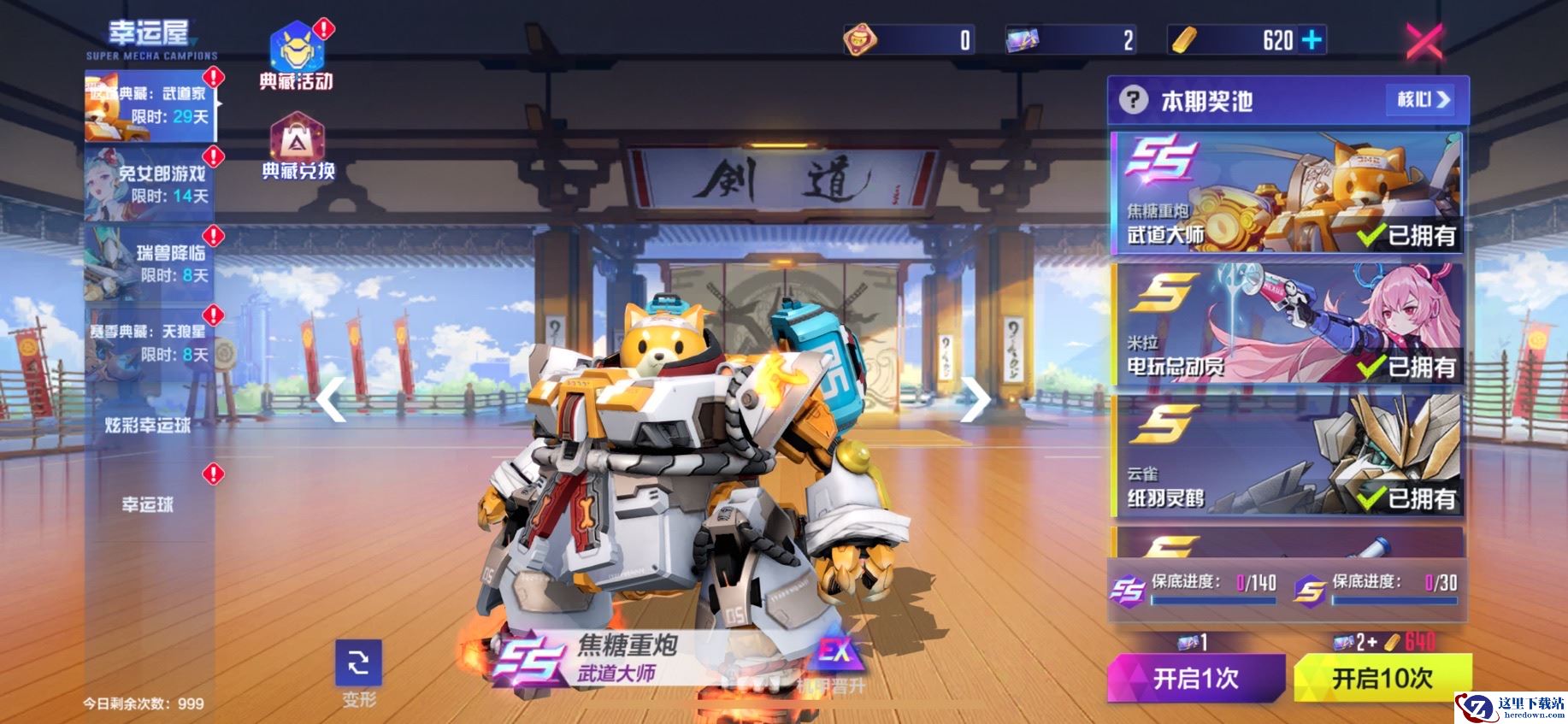Show the next mecha with right arrow

point(974,399)
